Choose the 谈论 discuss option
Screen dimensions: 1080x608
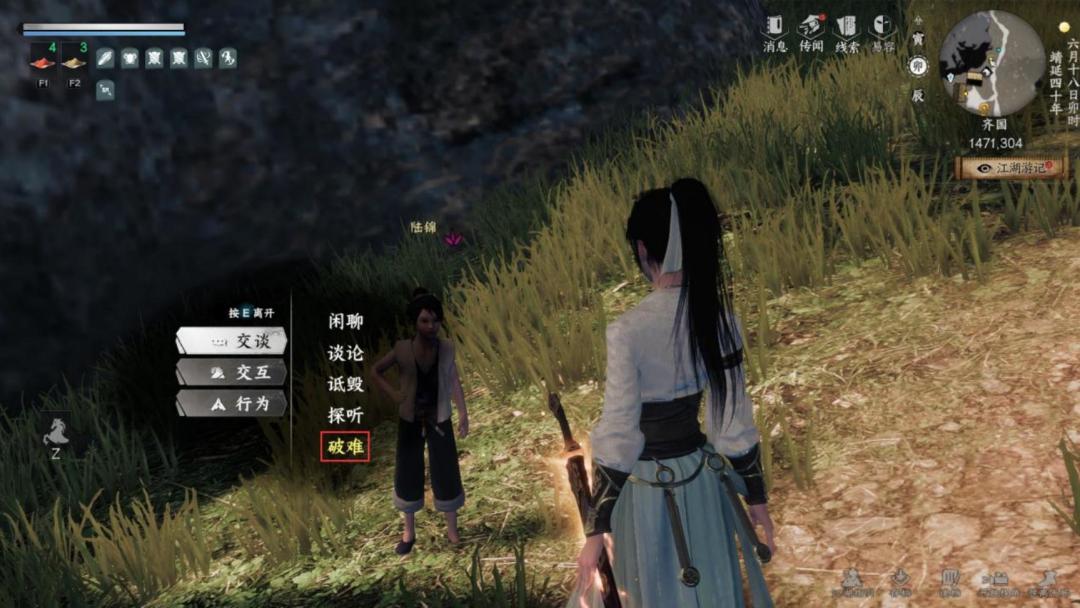point(345,353)
